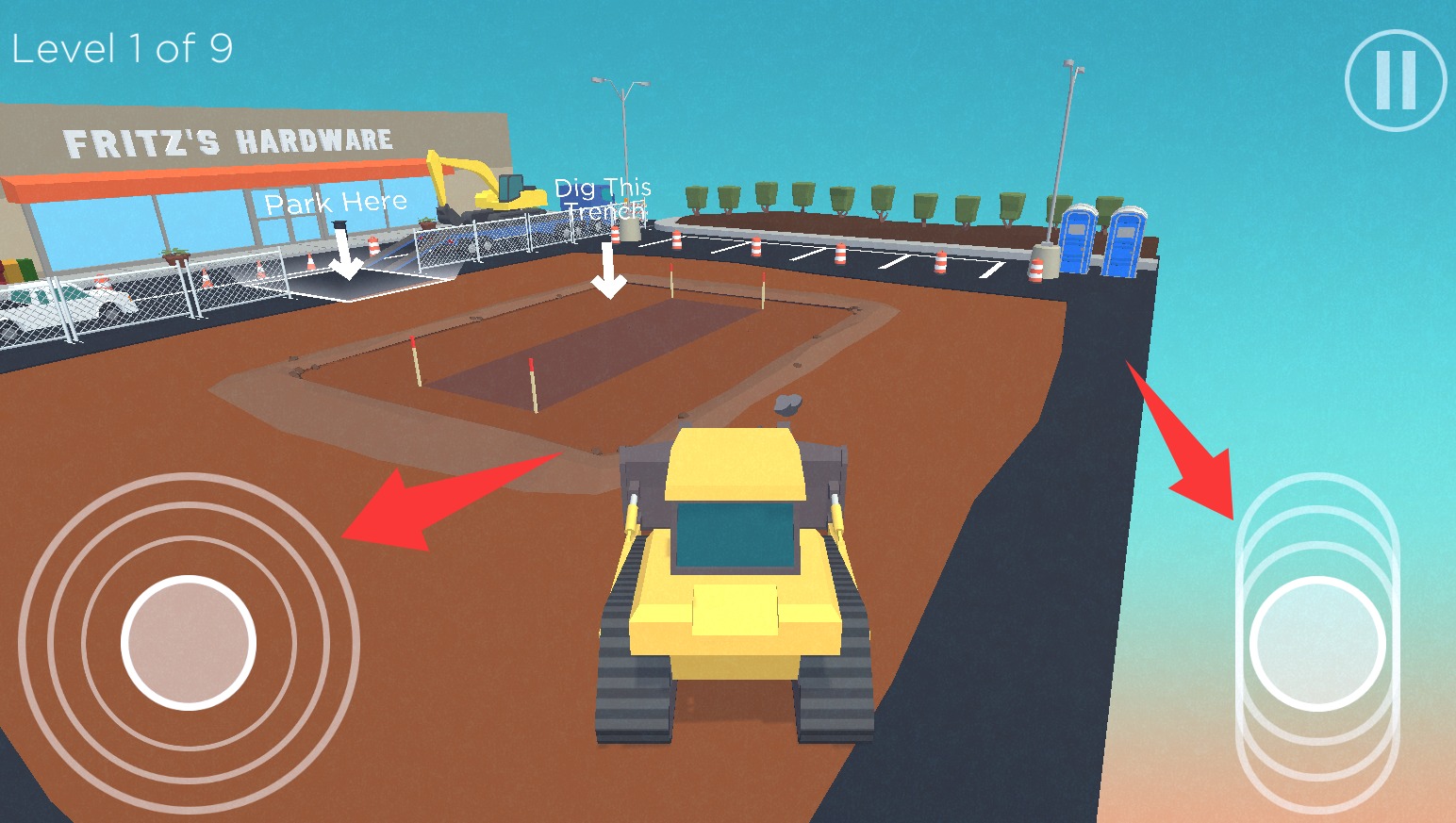The width and height of the screenshot is (1456, 823).
Task: Tap the blade lever control knob
Action: pyautogui.click(x=1317, y=643)
